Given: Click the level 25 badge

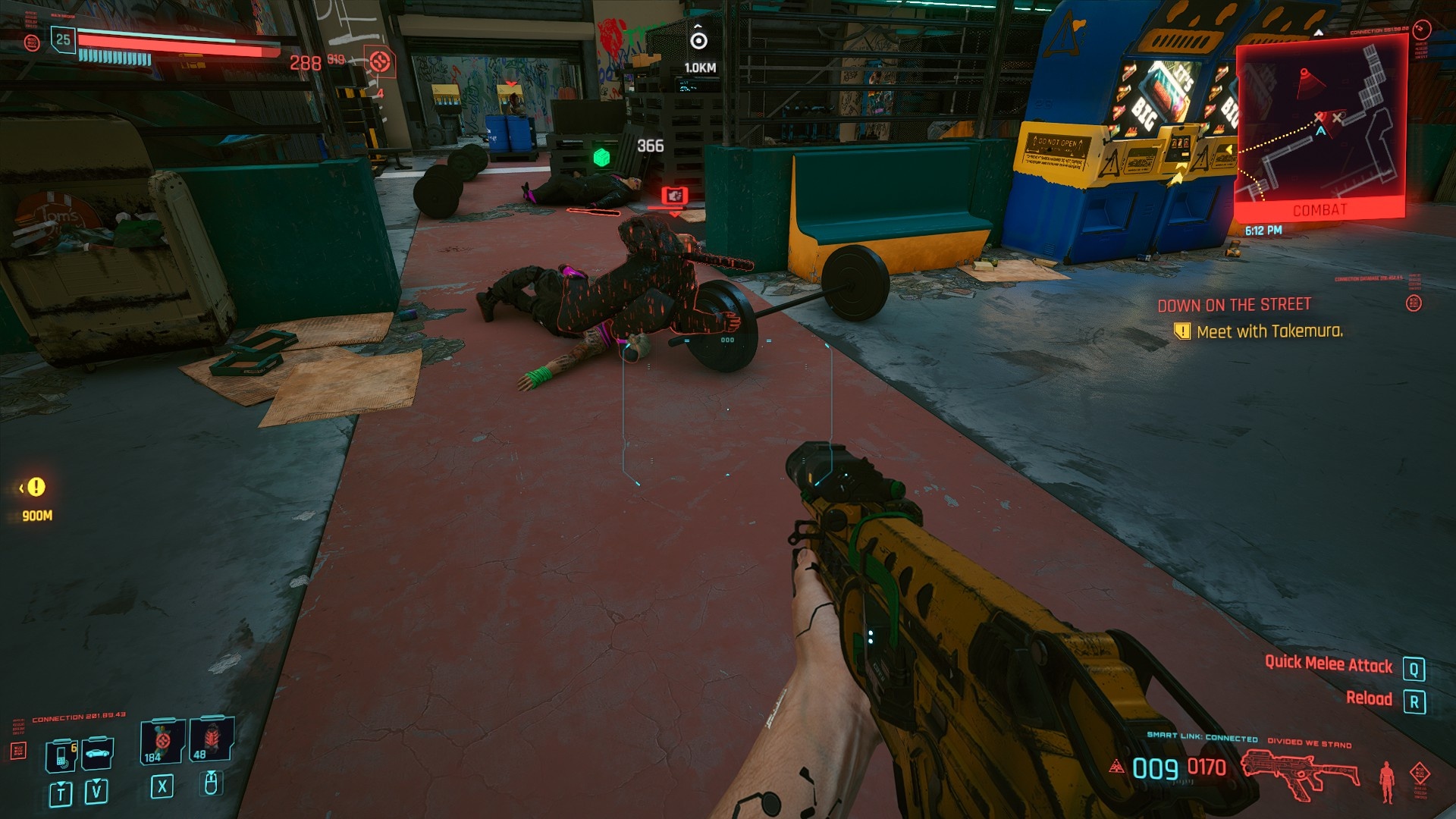Looking at the screenshot, I should (x=63, y=39).
